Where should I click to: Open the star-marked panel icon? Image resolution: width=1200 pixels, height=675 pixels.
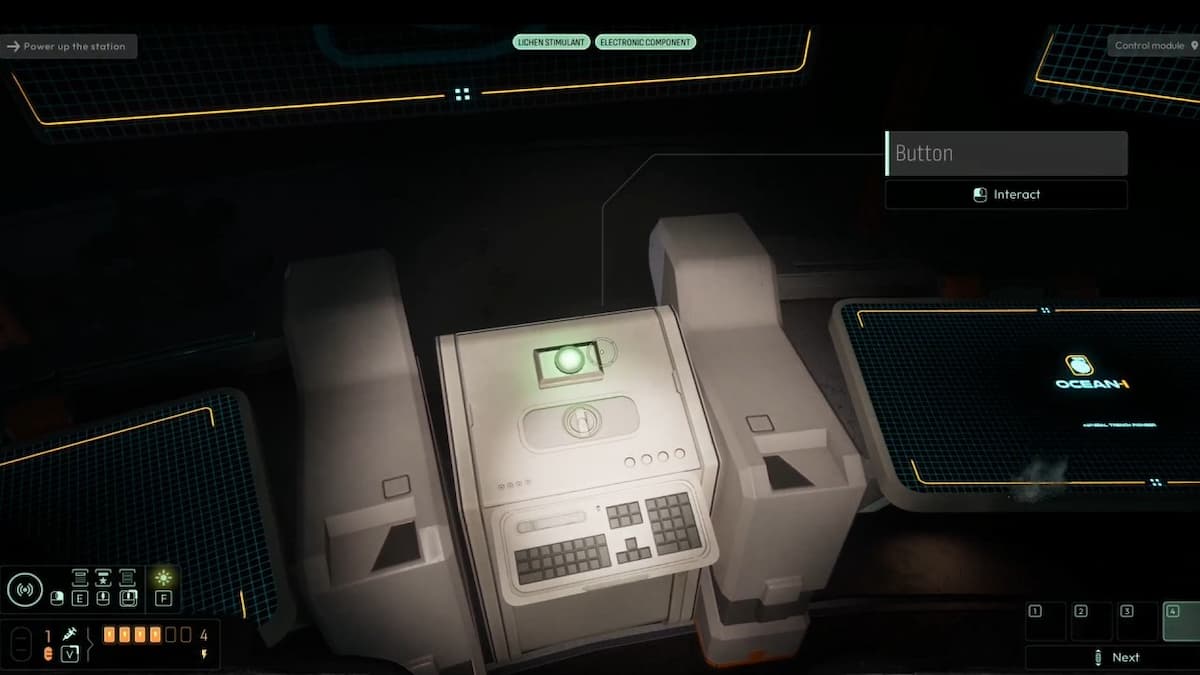103,578
